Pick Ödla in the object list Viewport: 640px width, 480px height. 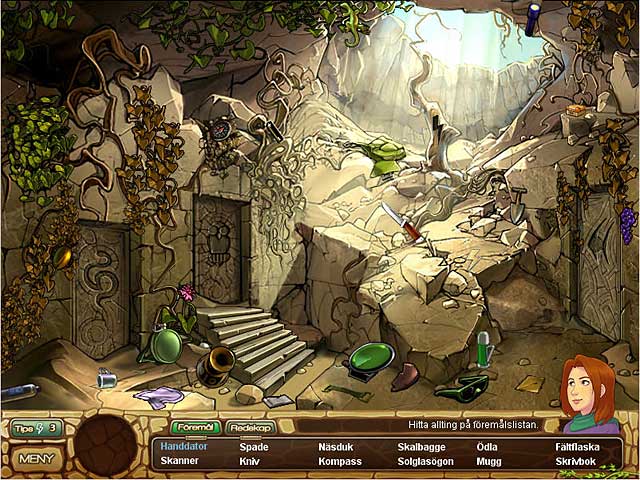(x=487, y=447)
